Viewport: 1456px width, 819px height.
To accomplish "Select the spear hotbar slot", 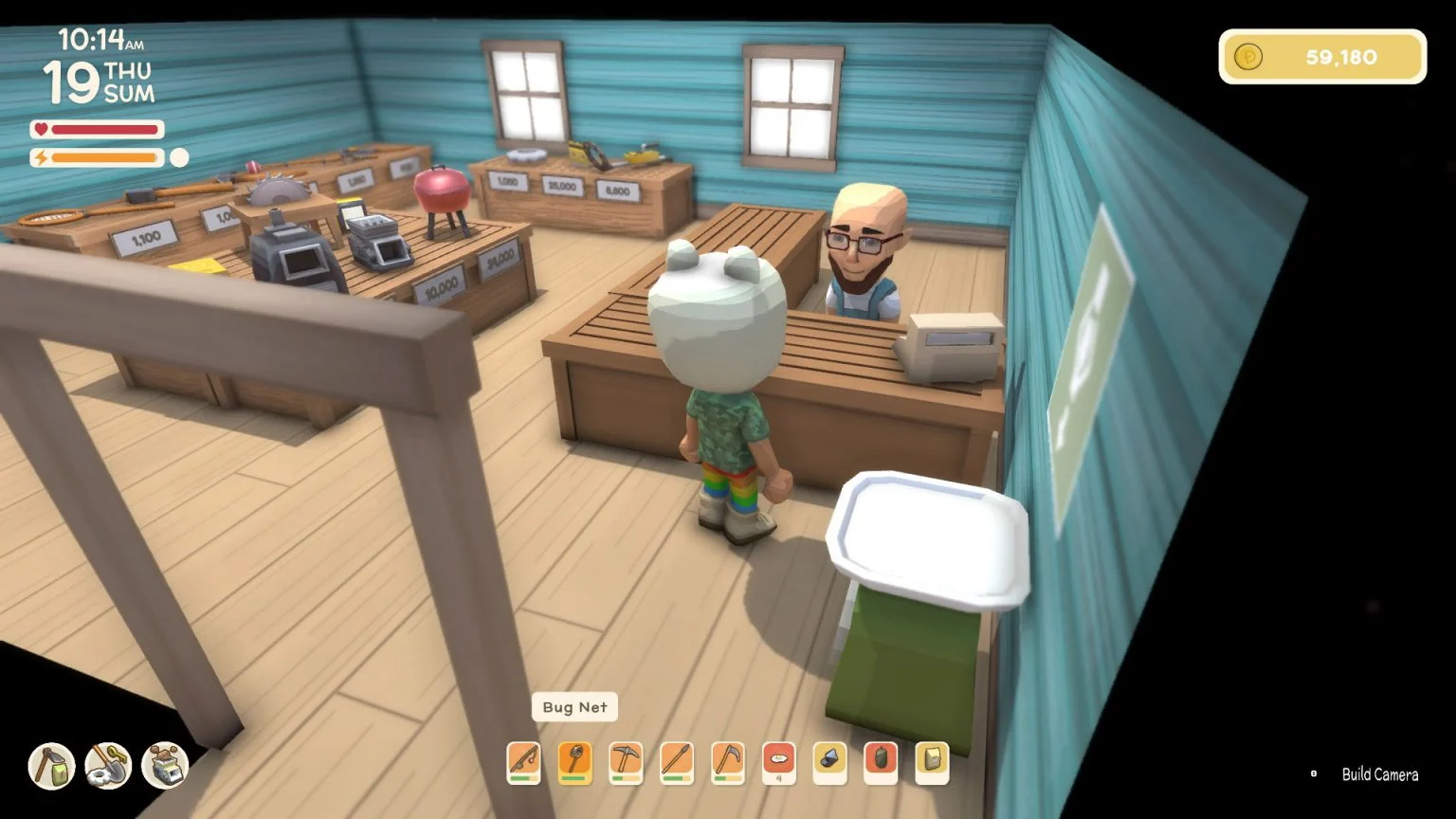I will coord(677,761).
